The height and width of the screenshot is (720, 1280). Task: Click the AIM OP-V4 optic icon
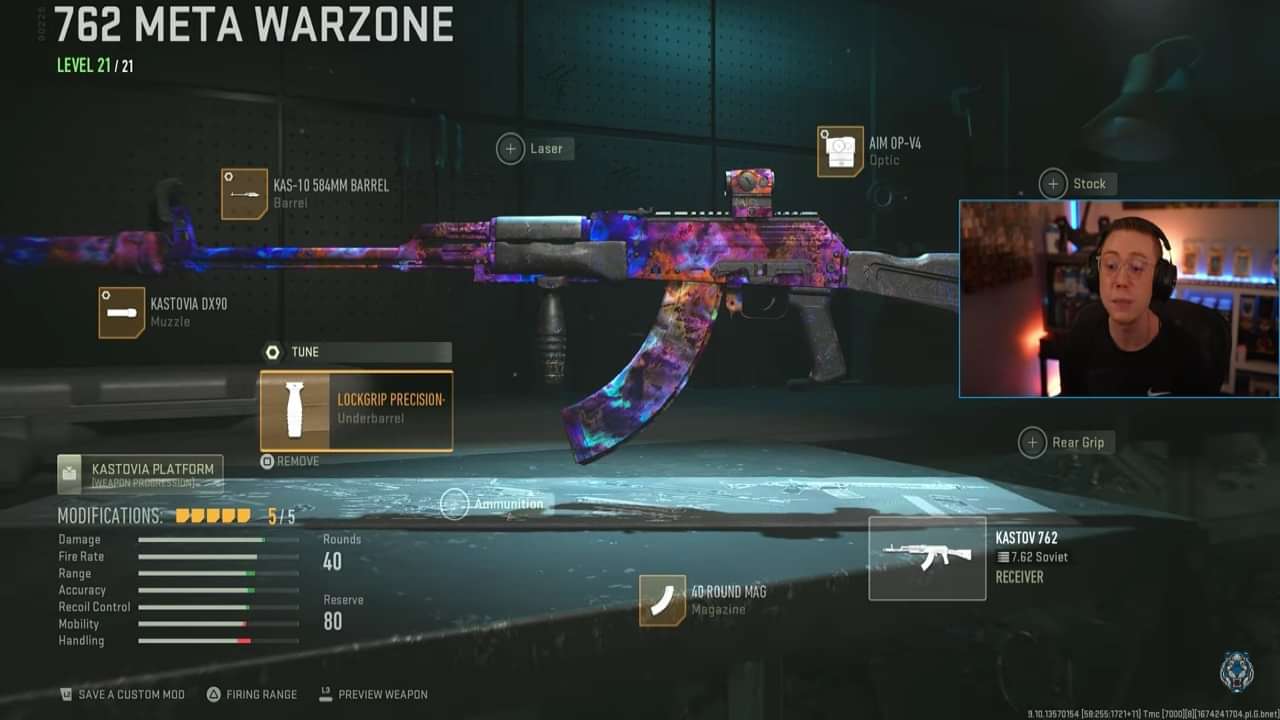[x=840, y=151]
